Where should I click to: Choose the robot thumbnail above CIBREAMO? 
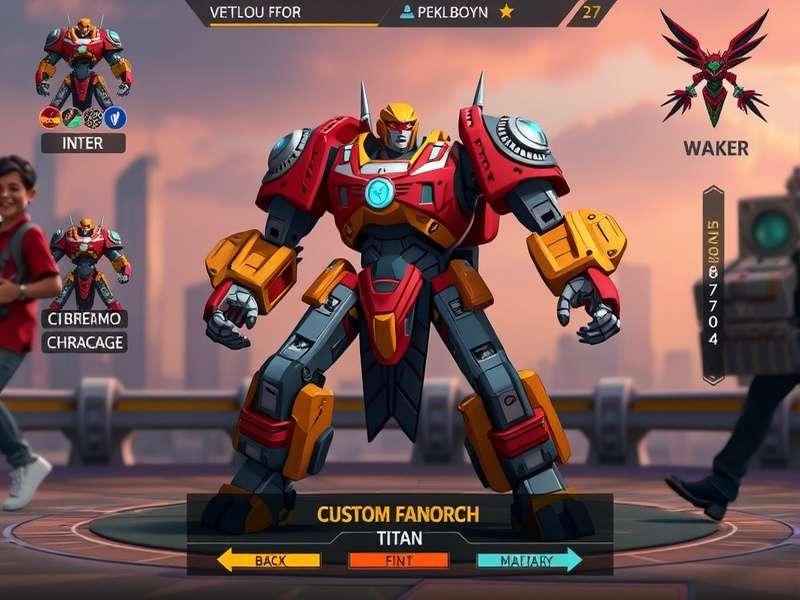[84, 262]
